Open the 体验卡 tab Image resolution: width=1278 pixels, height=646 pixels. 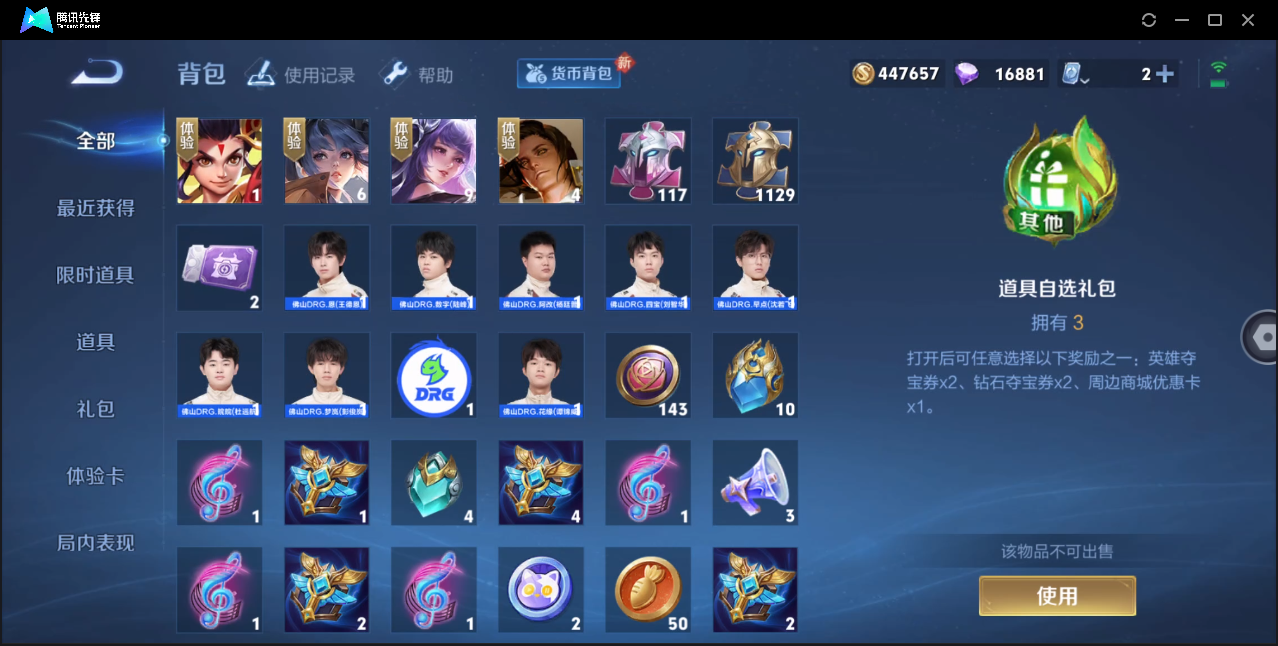click(x=95, y=476)
